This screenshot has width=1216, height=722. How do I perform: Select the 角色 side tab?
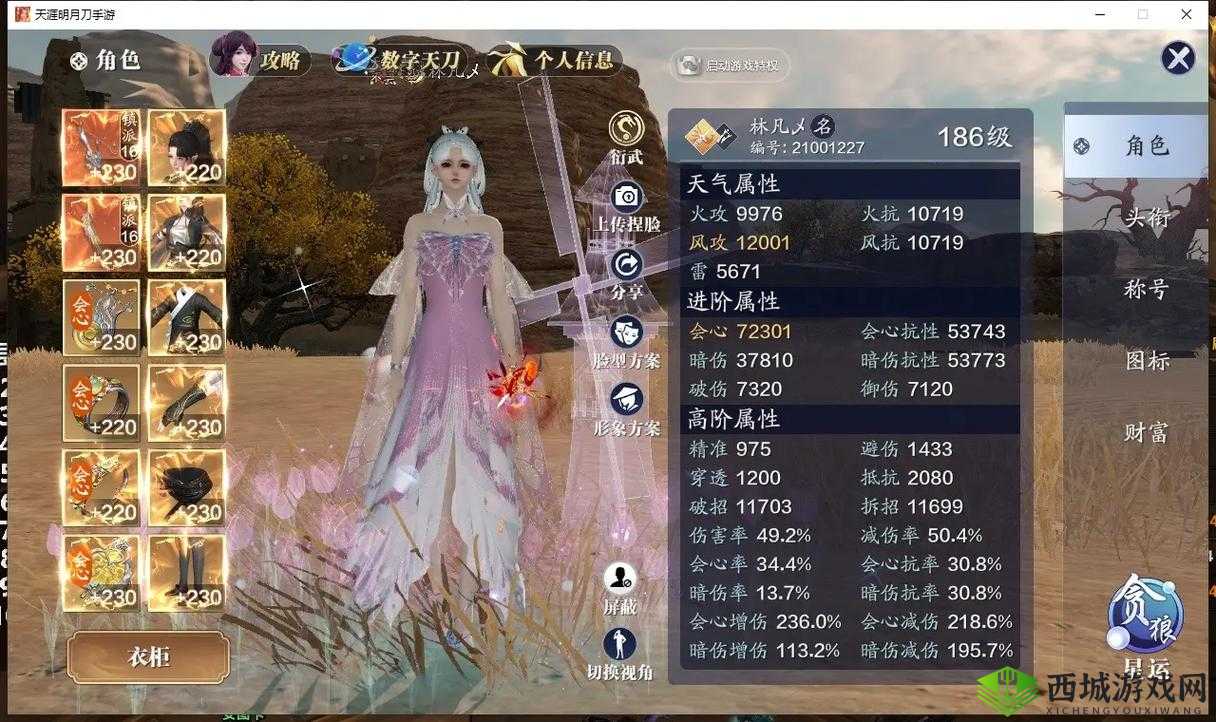(1136, 146)
